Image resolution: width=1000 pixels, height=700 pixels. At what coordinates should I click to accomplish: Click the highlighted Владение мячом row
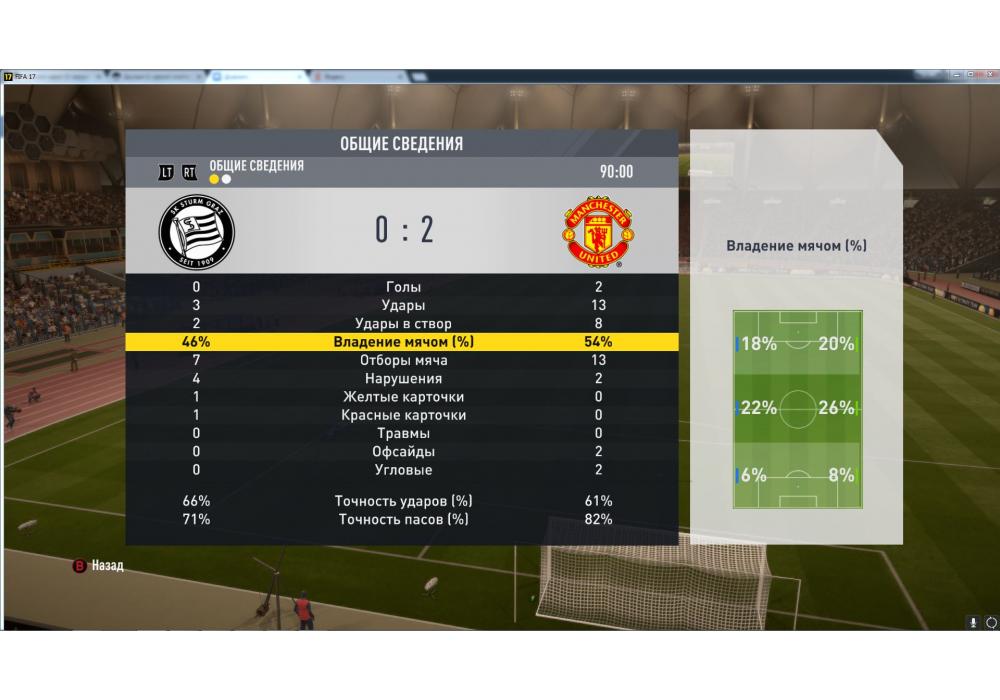pyautogui.click(x=403, y=342)
